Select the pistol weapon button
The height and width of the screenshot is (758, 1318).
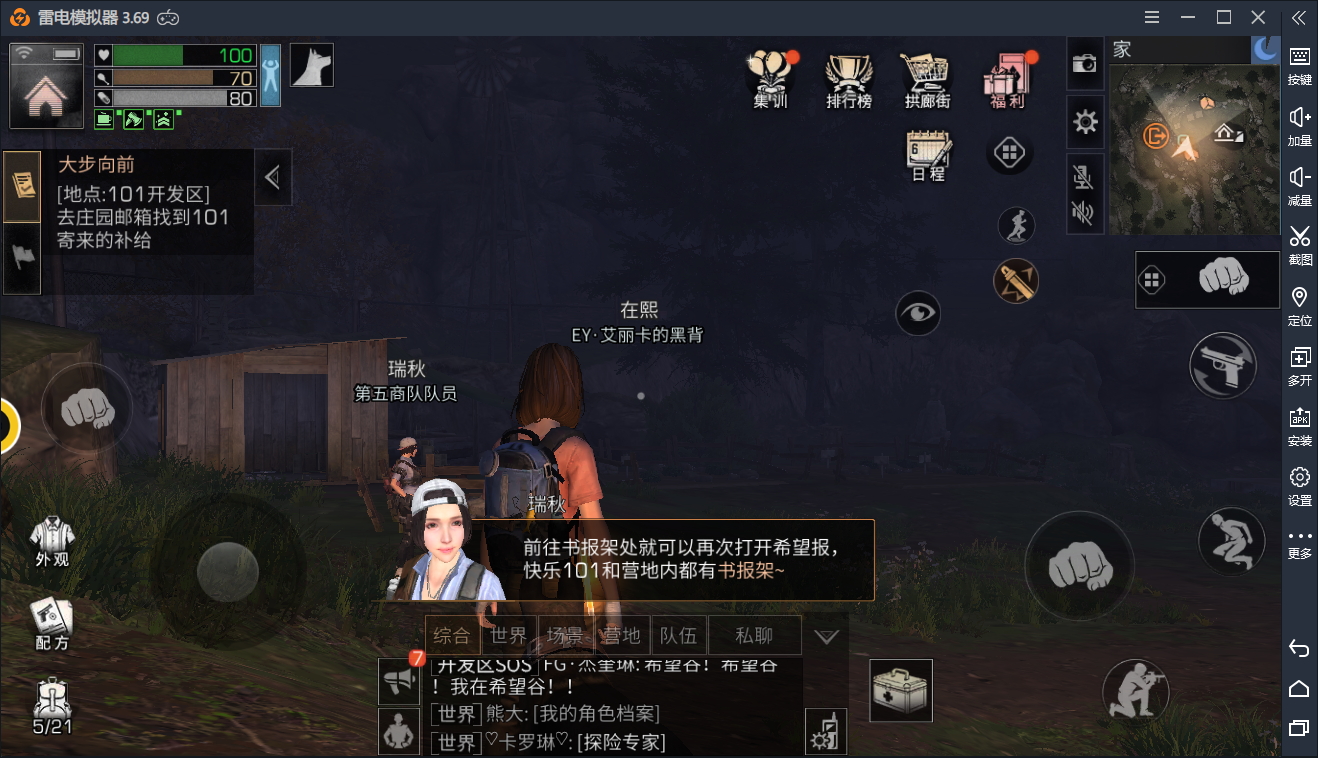(1222, 365)
